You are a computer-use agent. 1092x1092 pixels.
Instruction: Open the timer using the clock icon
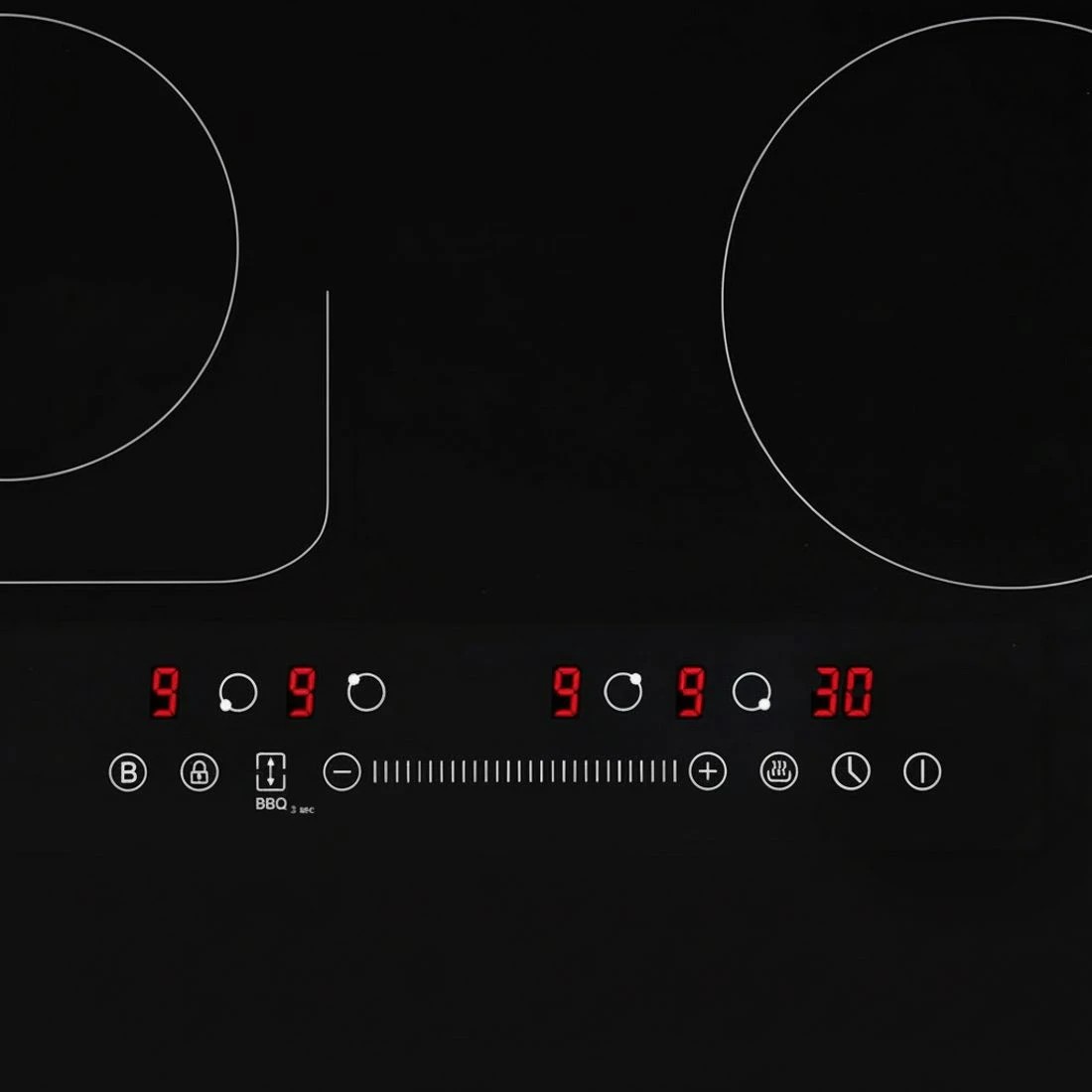851,771
